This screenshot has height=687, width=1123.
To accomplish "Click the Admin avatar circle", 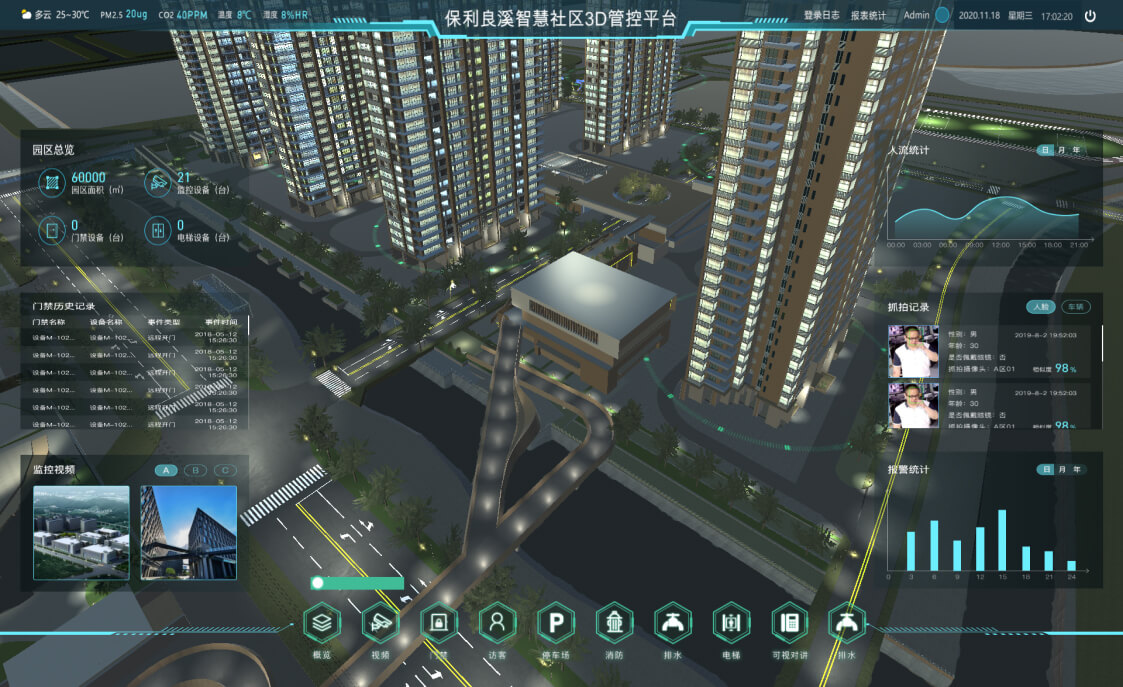I will coord(942,16).
